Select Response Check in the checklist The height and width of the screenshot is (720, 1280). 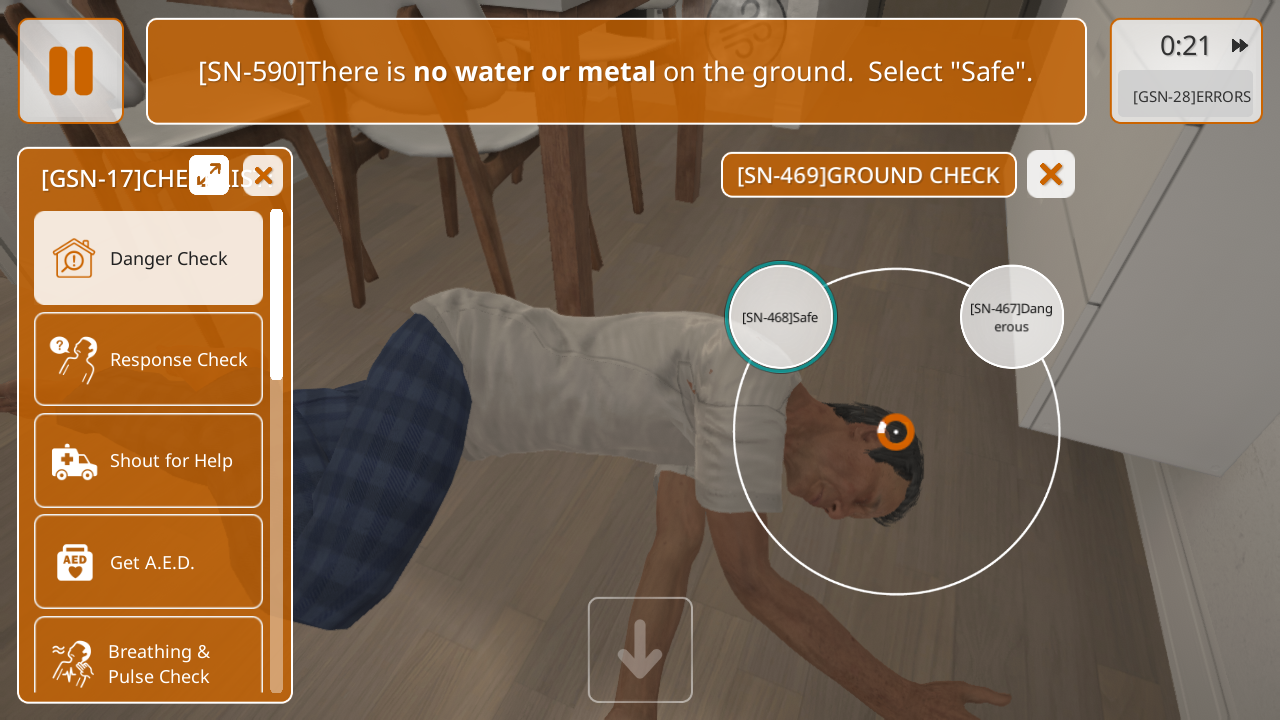tap(149, 359)
